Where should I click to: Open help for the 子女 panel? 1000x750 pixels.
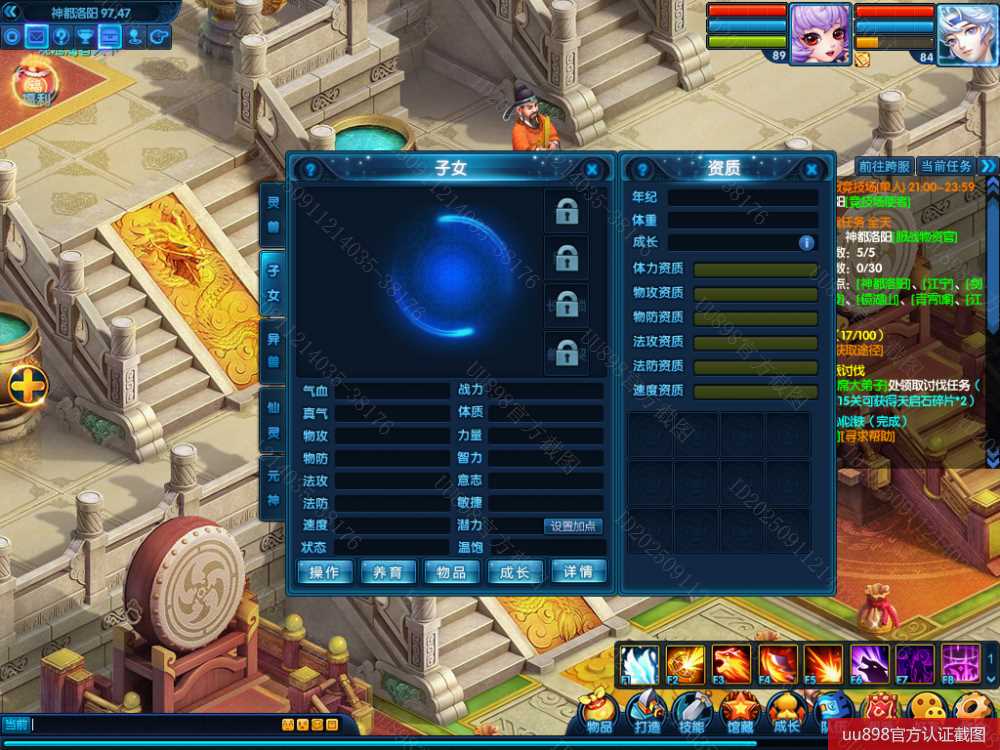[310, 170]
